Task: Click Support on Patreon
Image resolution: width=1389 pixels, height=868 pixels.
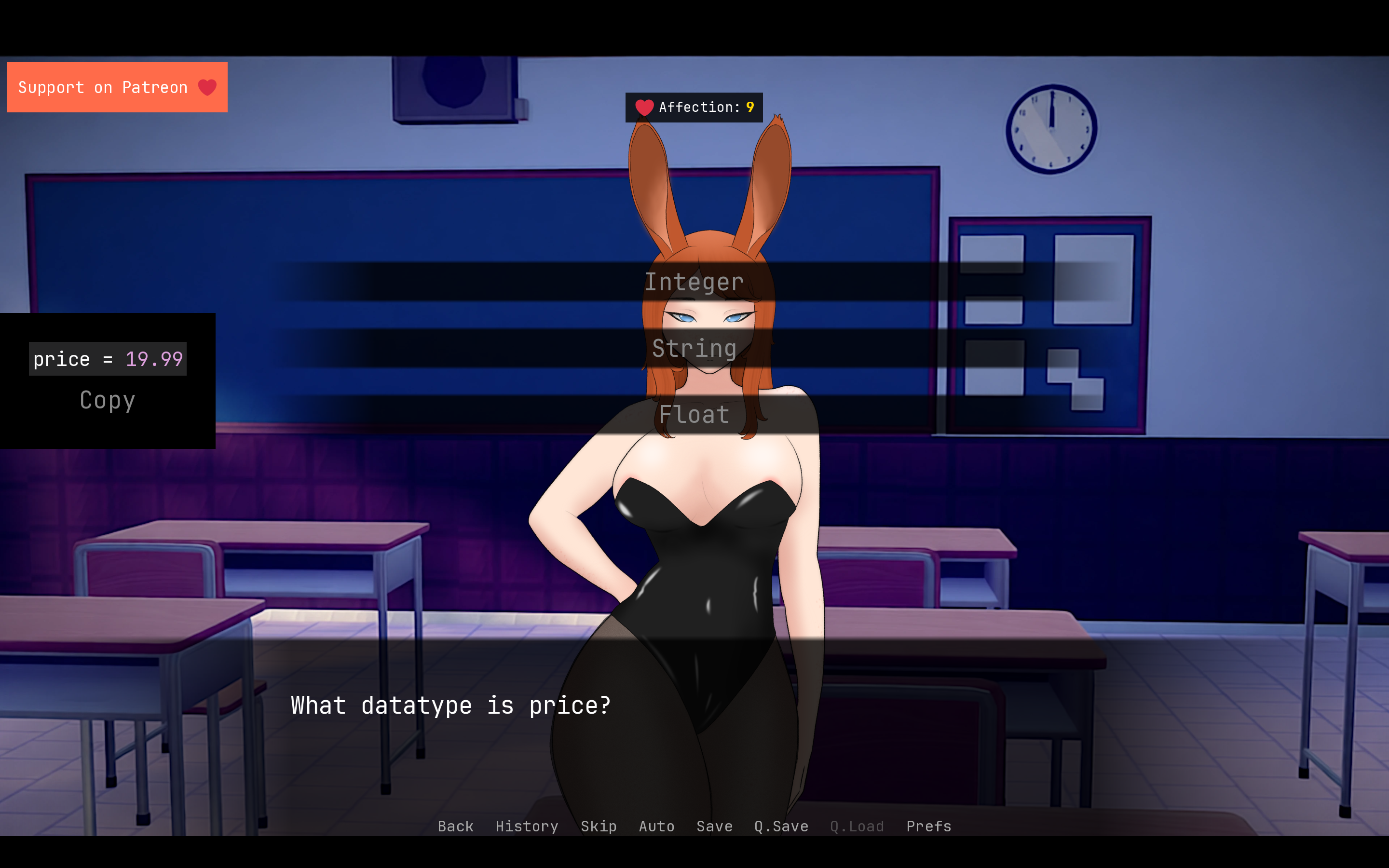Action: (103, 87)
